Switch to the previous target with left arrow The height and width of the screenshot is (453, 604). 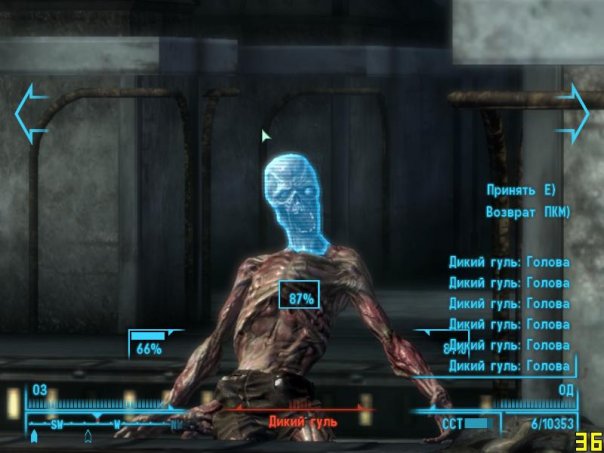30,112
